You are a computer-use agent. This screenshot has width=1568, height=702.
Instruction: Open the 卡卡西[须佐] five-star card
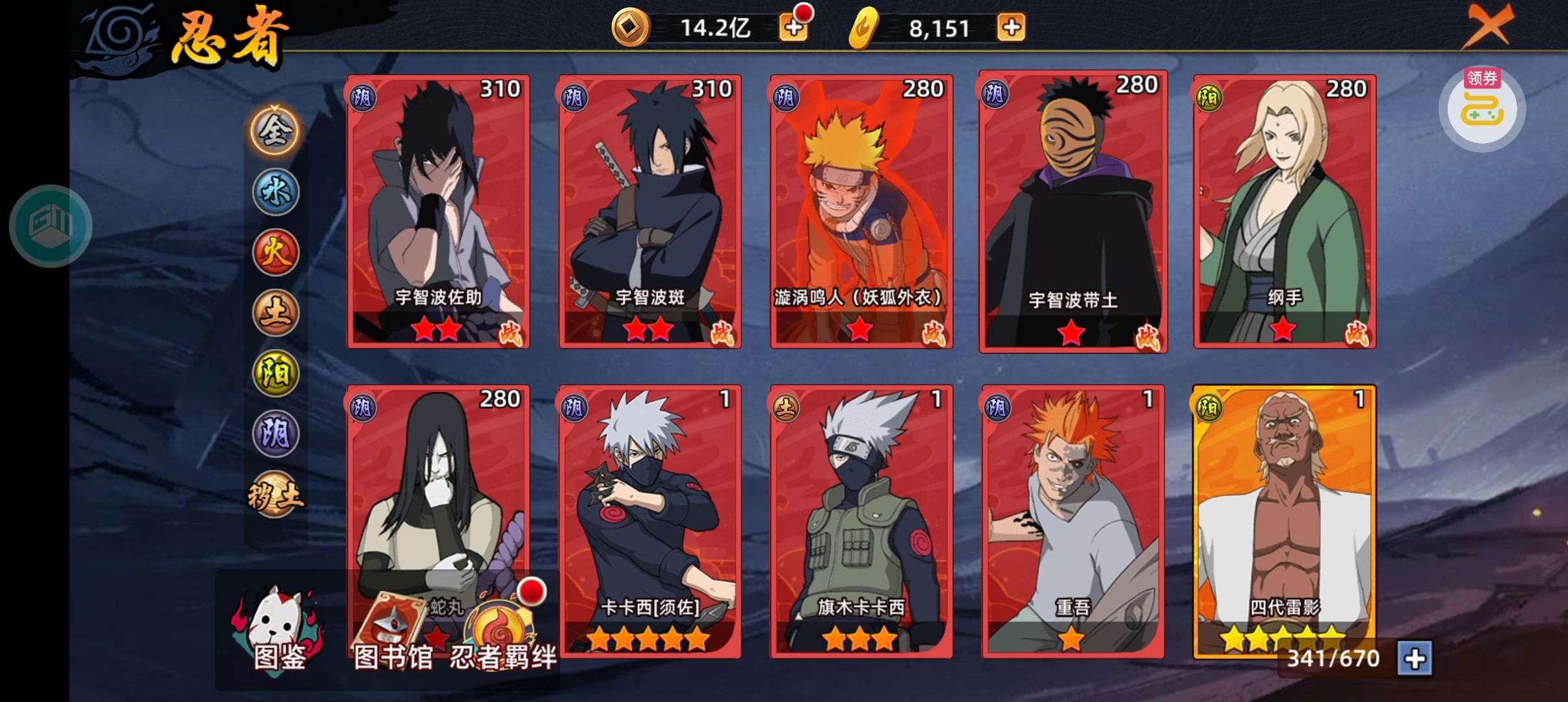point(649,521)
